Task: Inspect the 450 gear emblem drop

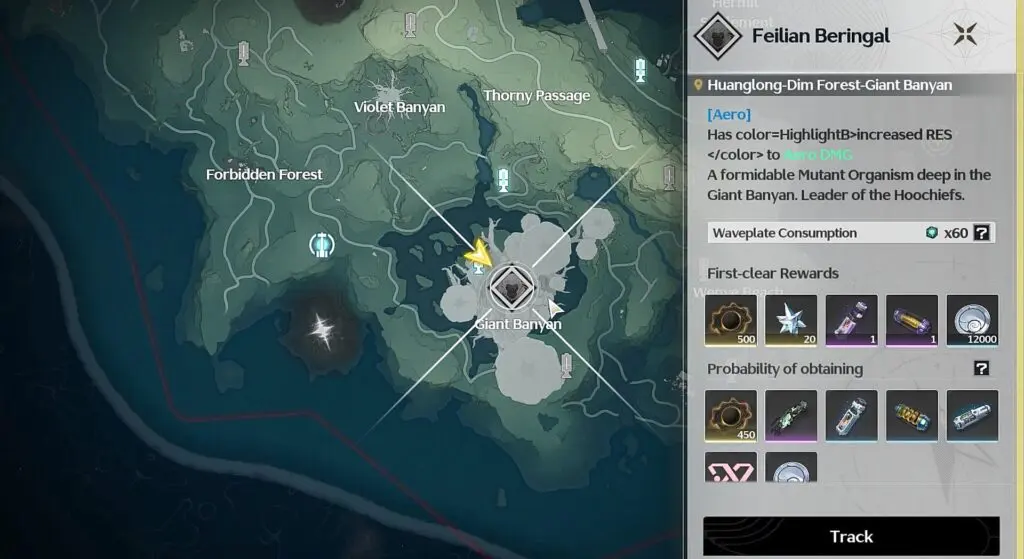Action: click(x=731, y=416)
